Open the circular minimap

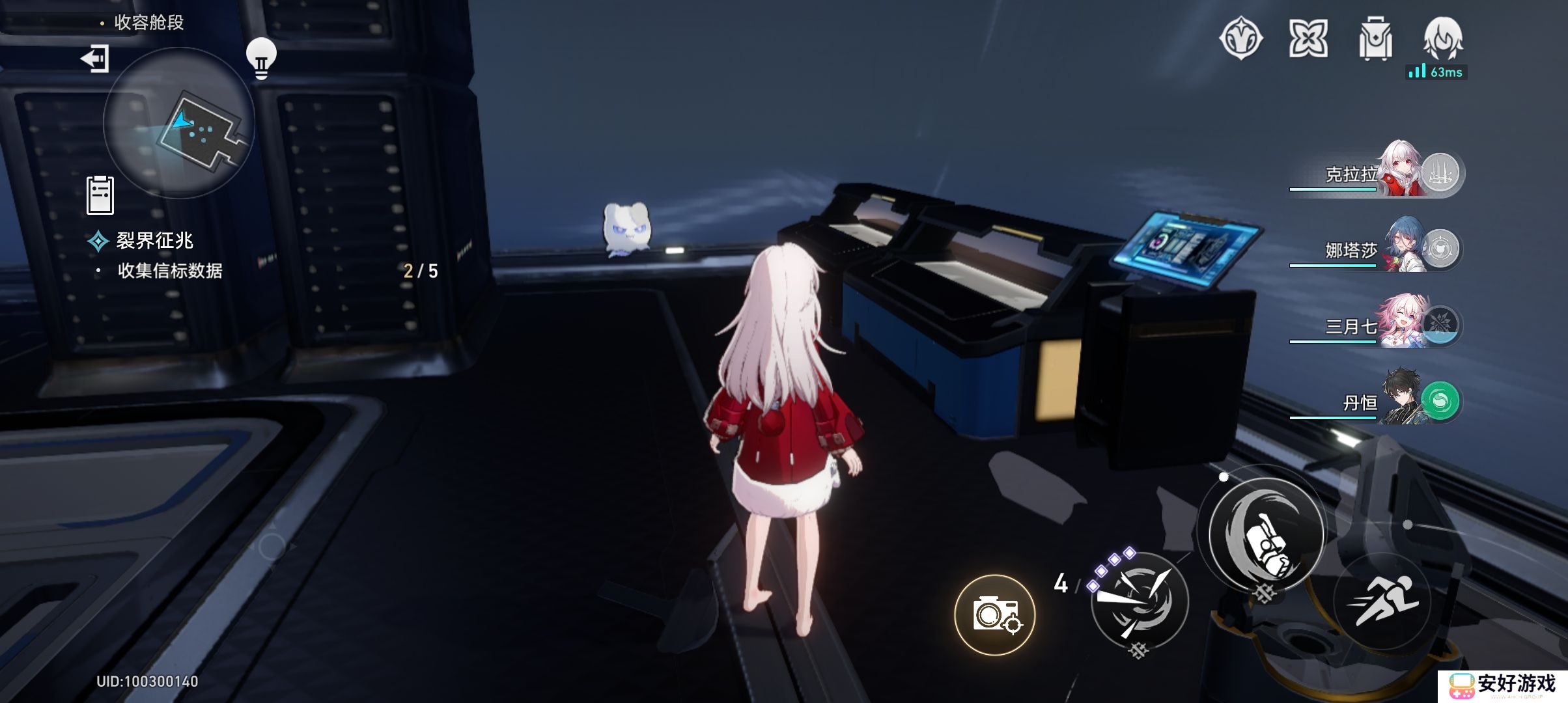[x=178, y=124]
